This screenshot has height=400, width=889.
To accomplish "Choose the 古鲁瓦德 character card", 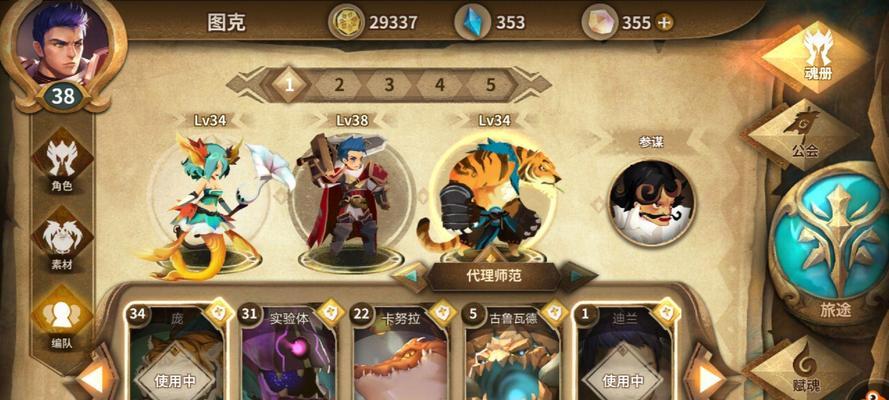I will [512, 355].
